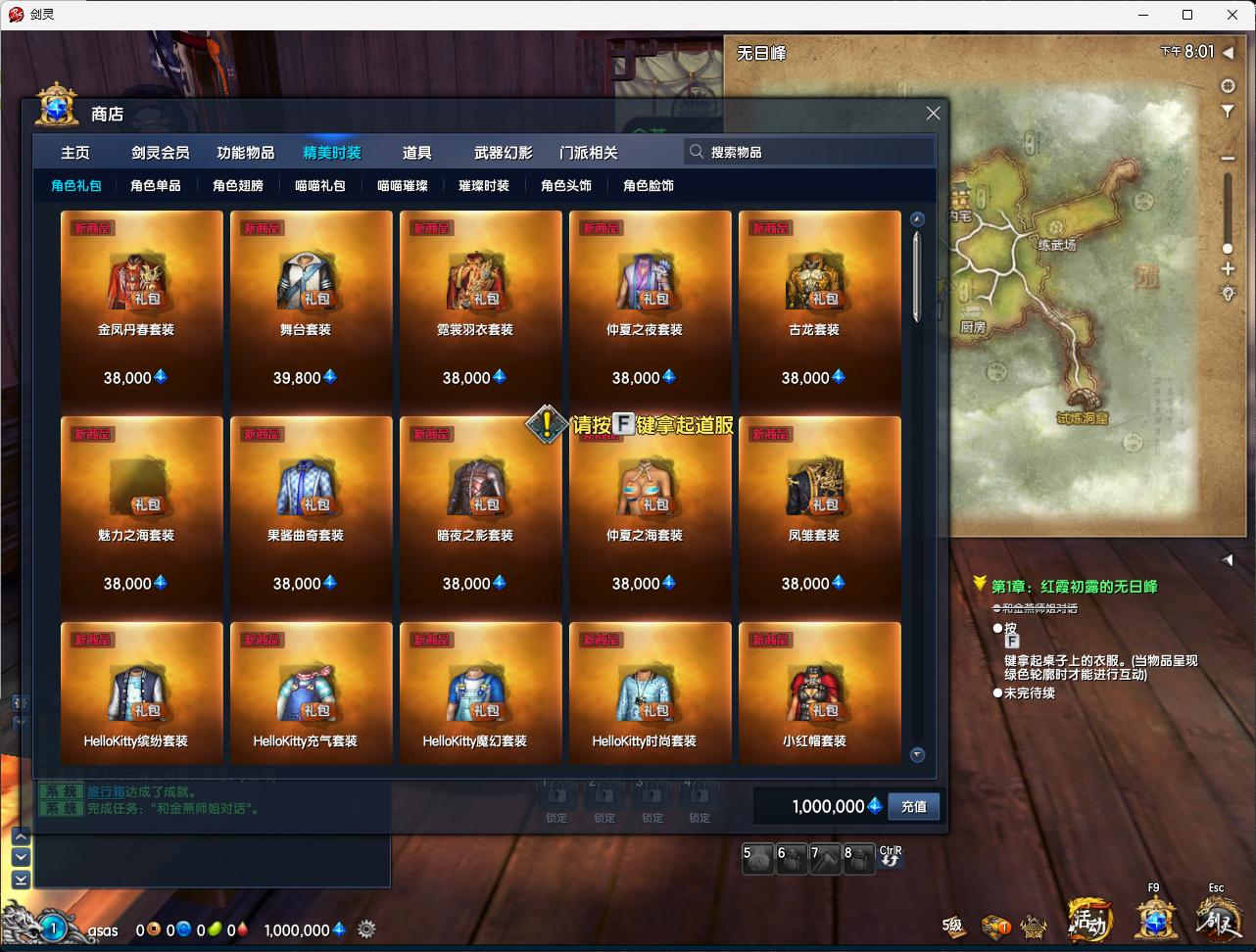Choose the 门派相关 tab
The image size is (1256, 952).
(x=589, y=153)
